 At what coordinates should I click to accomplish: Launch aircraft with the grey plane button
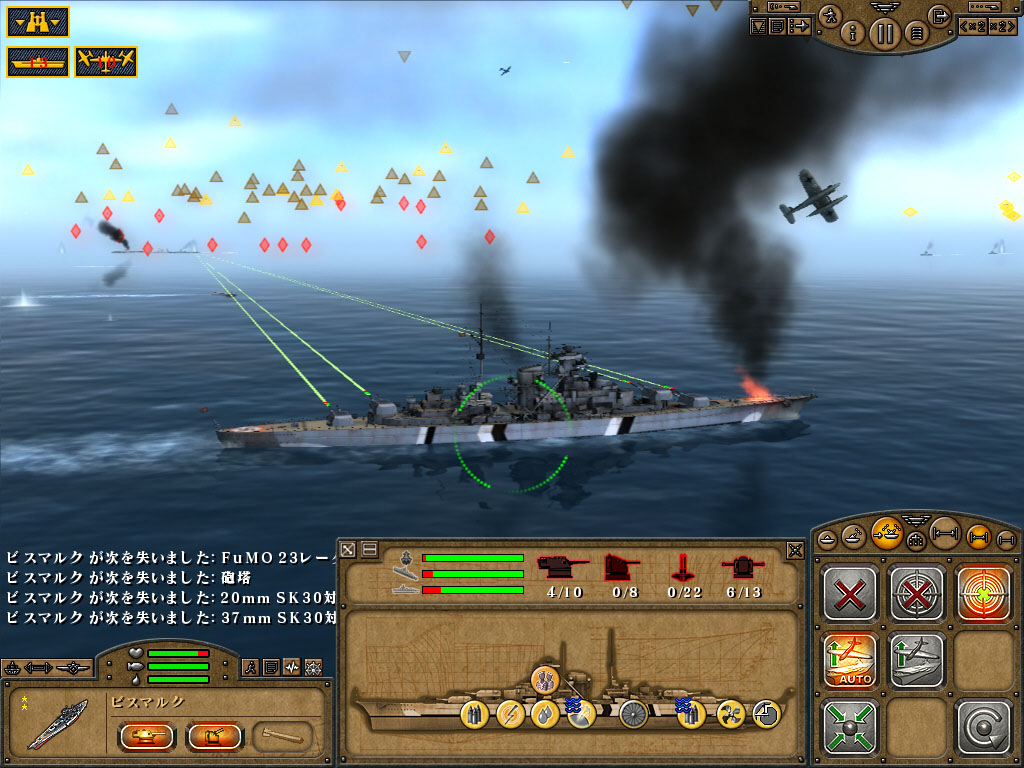915,659
